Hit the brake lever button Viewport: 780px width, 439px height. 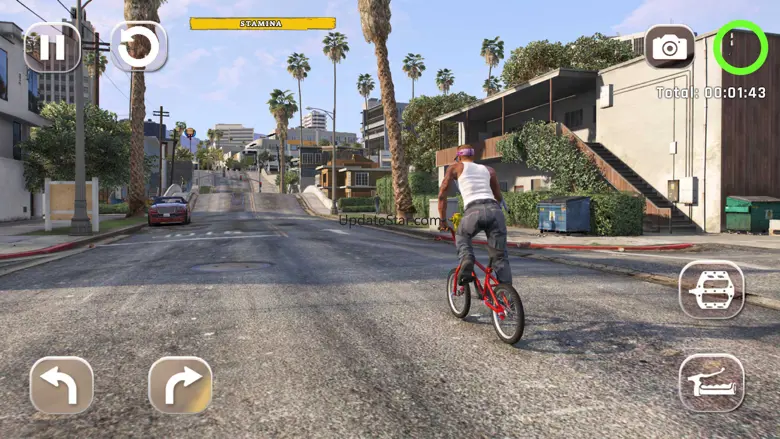711,383
